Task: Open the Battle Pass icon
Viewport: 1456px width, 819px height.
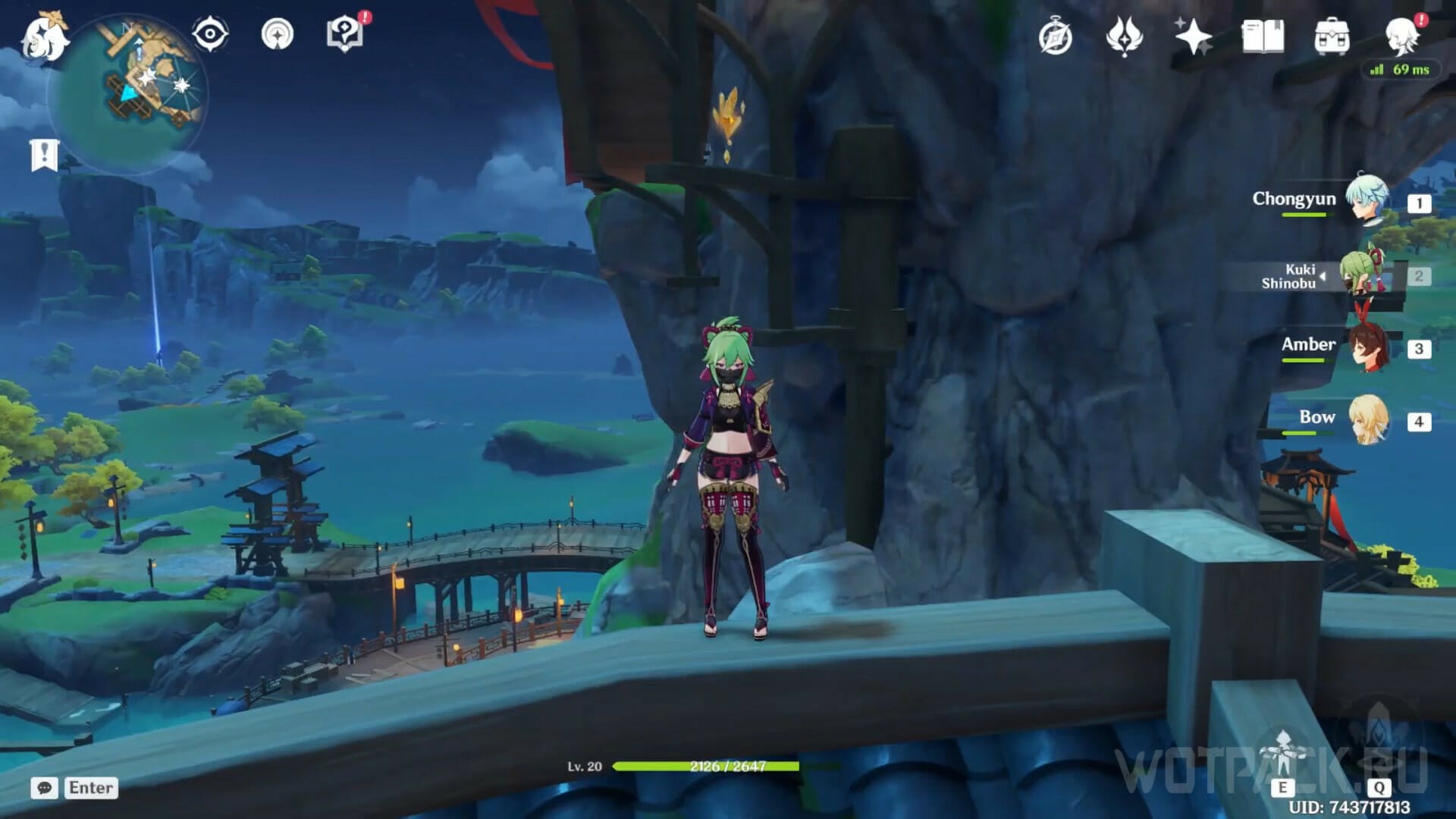Action: point(1124,36)
